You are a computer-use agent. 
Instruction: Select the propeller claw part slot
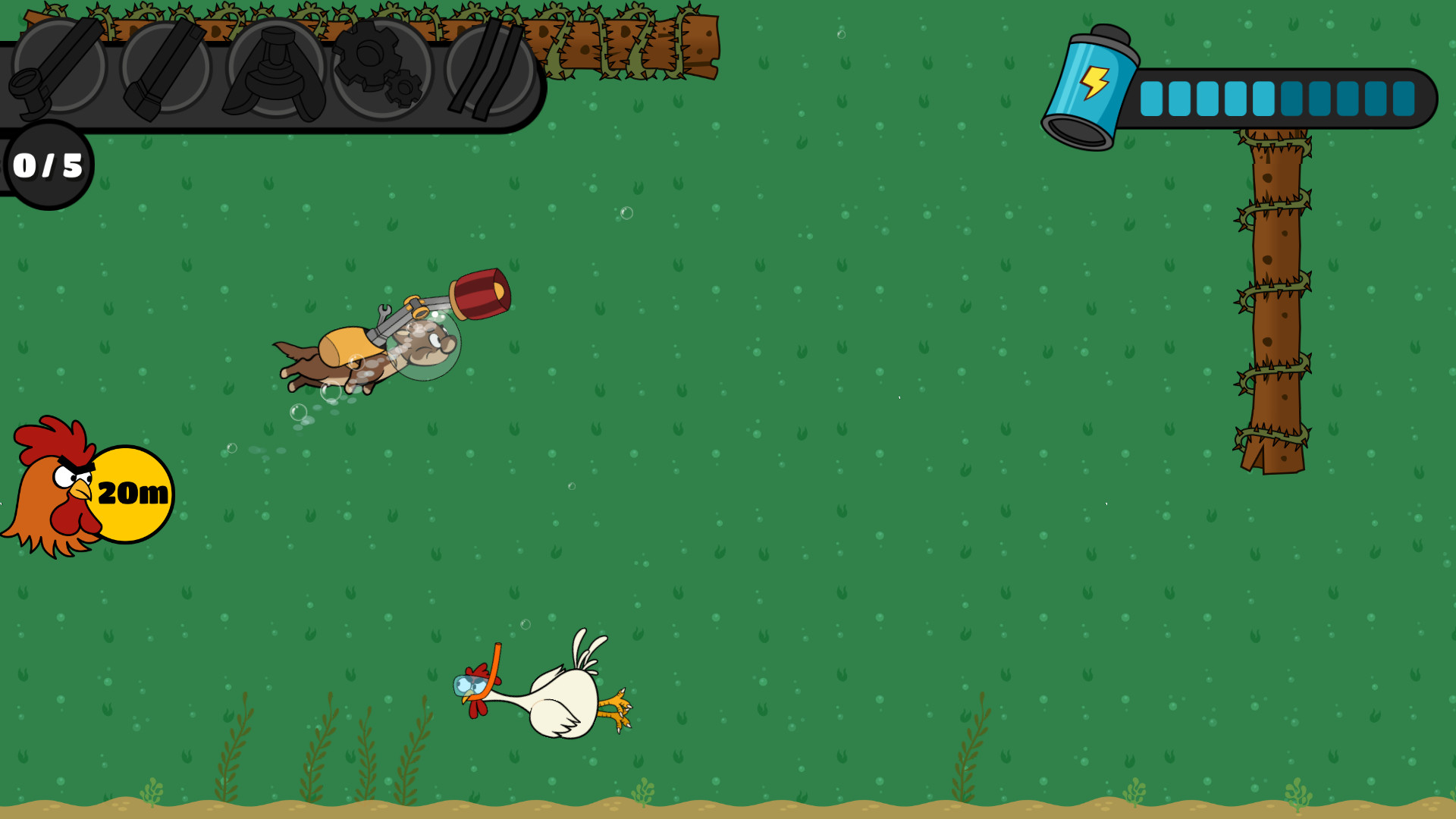(275, 72)
